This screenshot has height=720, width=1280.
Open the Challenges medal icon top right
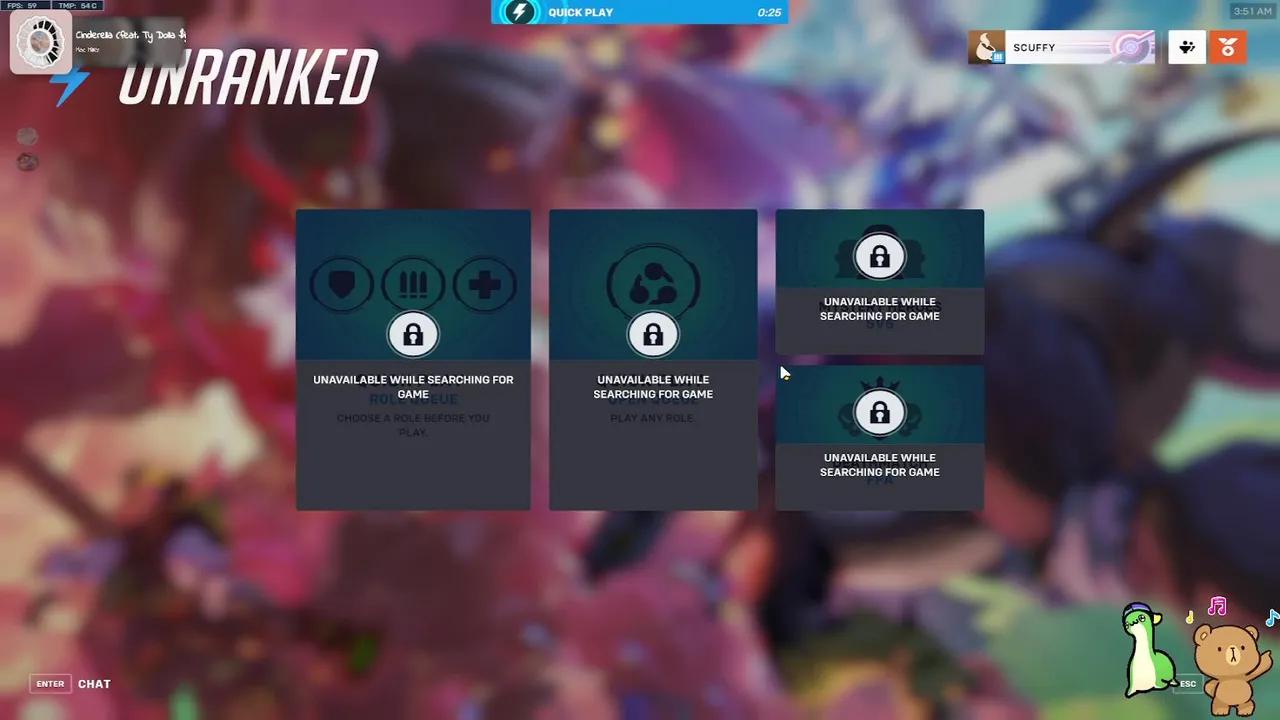tap(1227, 47)
